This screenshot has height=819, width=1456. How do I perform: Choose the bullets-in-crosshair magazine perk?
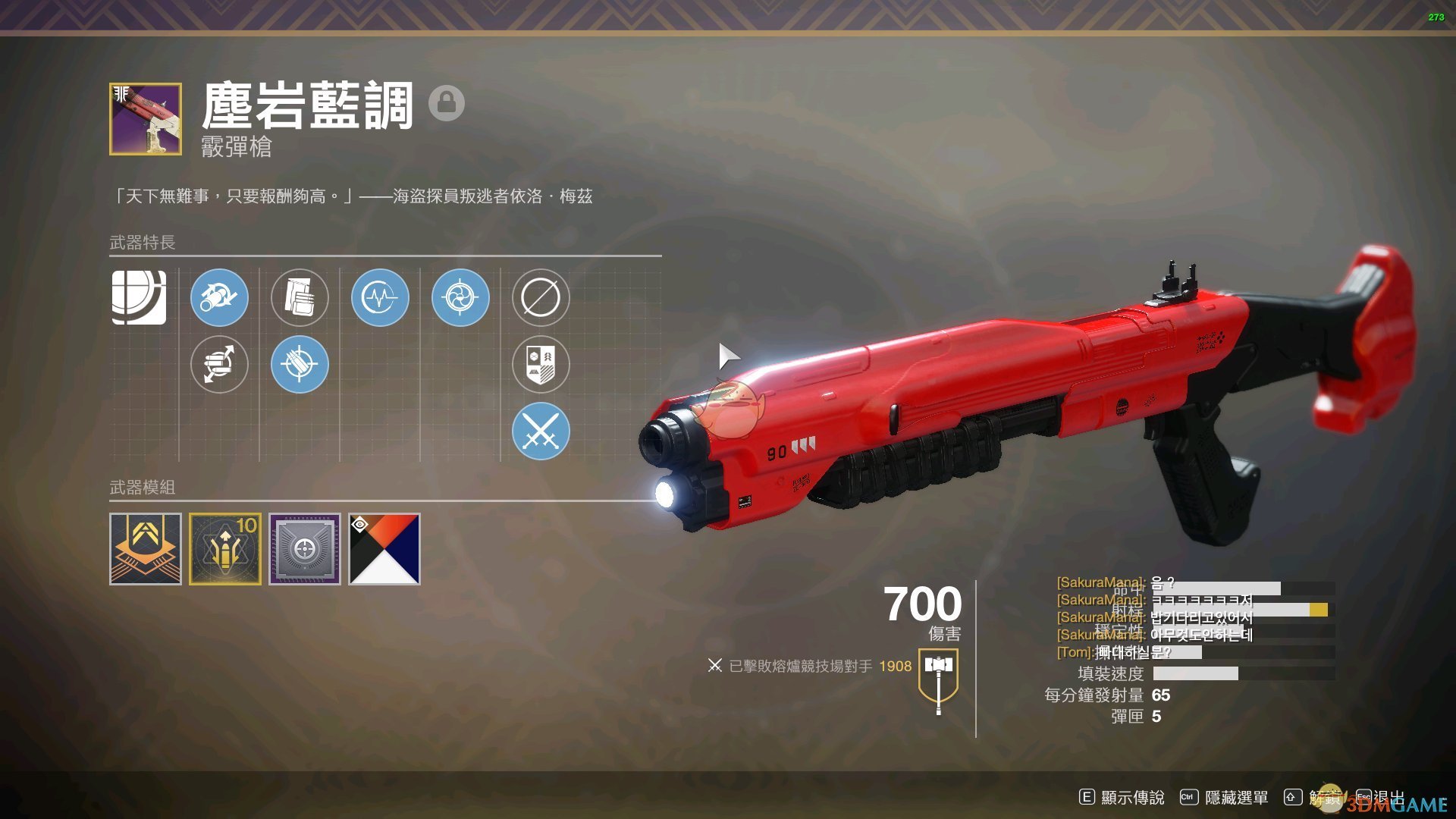(300, 365)
